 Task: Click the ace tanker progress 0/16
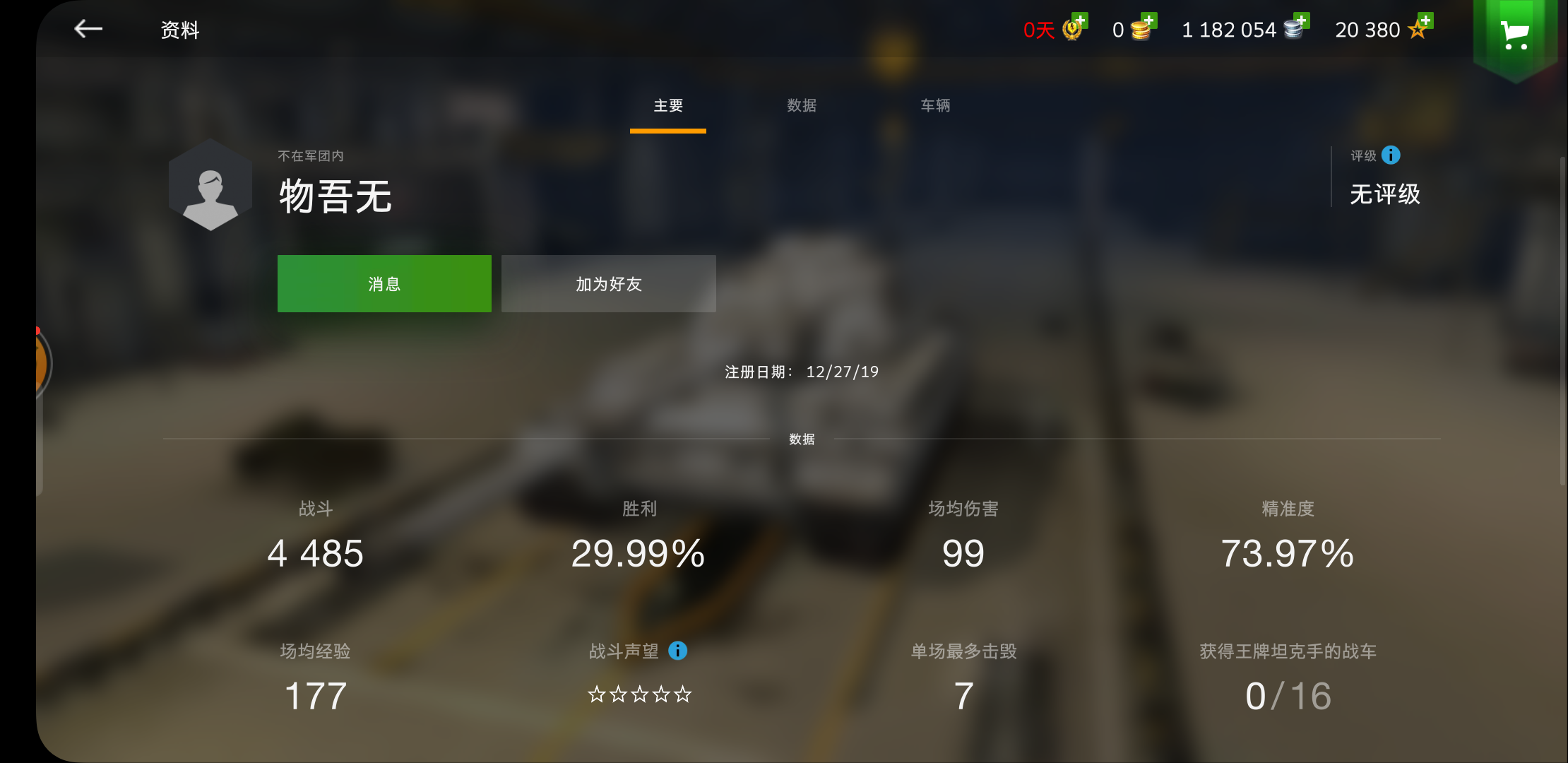1287,695
